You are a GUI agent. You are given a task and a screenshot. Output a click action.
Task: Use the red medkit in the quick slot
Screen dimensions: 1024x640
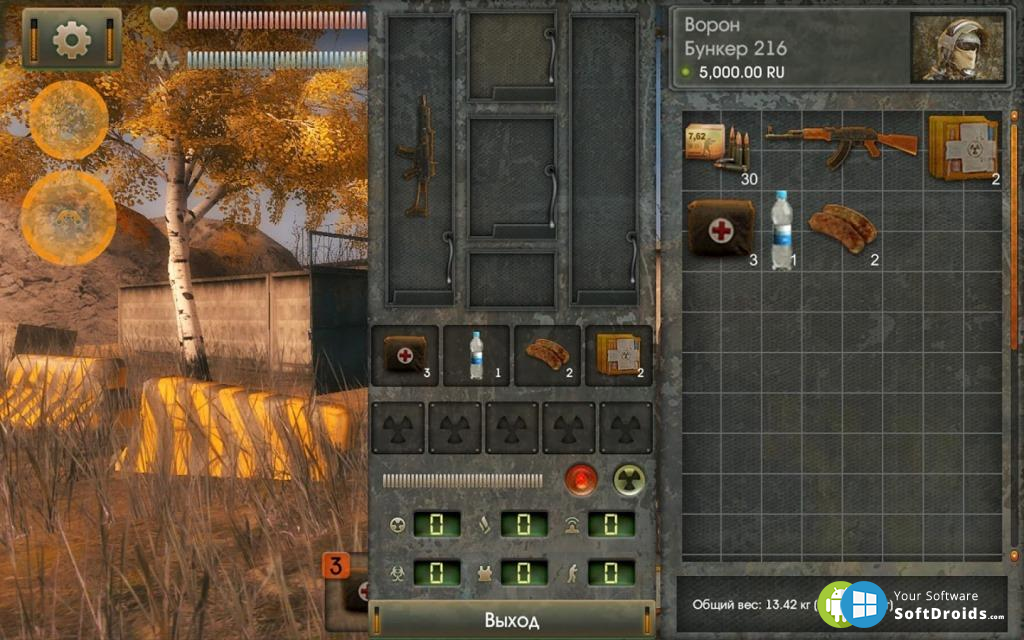click(x=405, y=355)
